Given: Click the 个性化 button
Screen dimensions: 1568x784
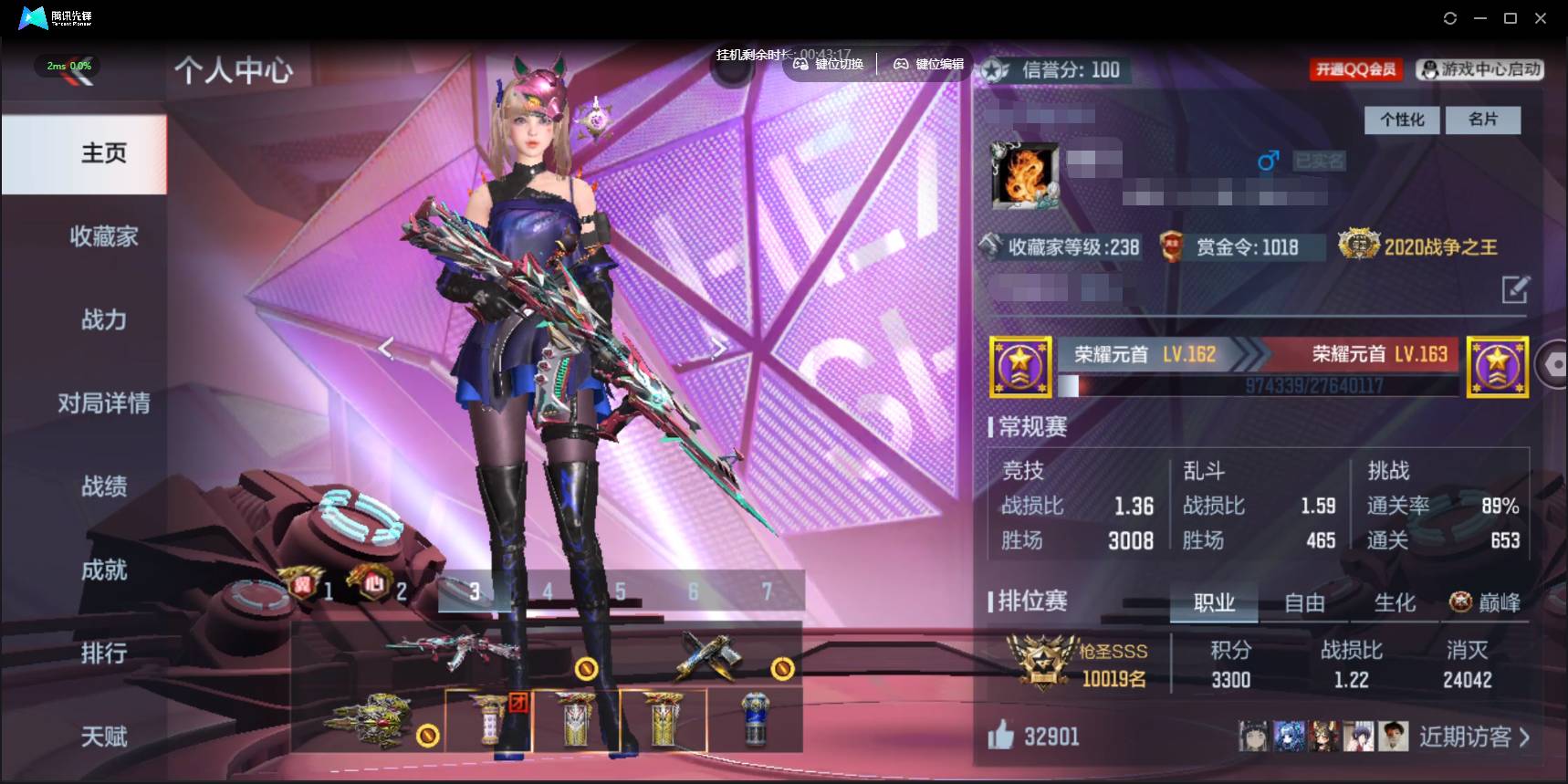Looking at the screenshot, I should point(1402,120).
